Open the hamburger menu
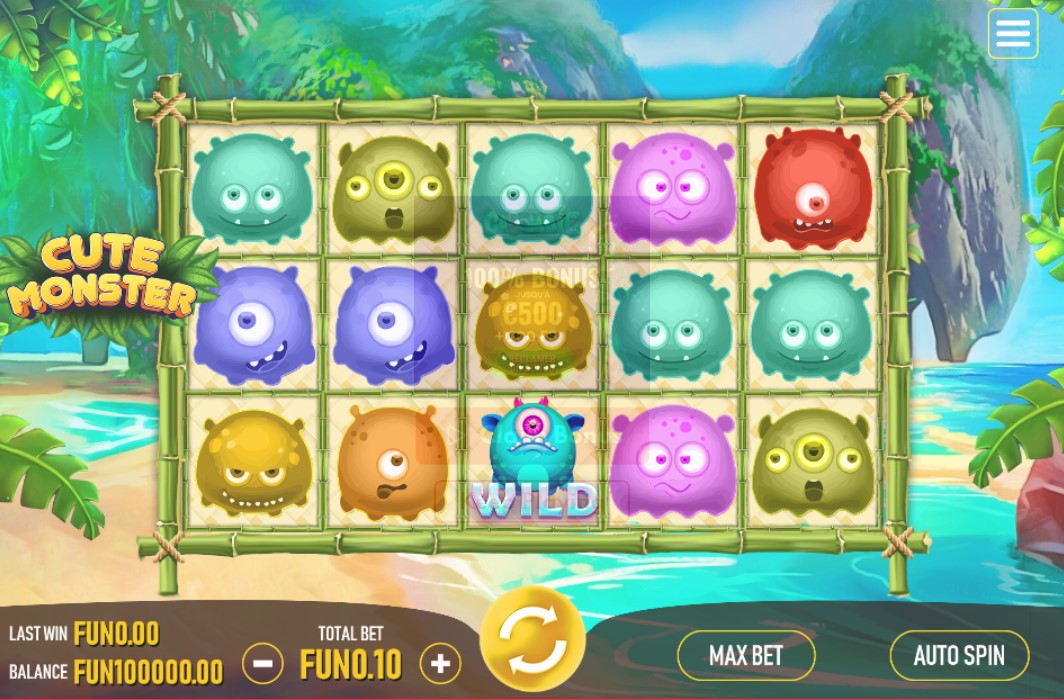1064x700 pixels. tap(1012, 34)
